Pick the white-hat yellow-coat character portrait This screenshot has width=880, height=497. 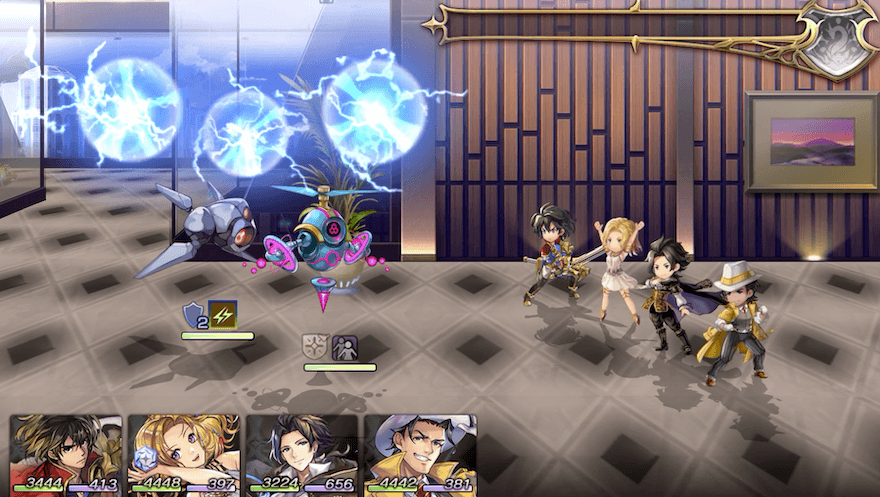(420, 455)
